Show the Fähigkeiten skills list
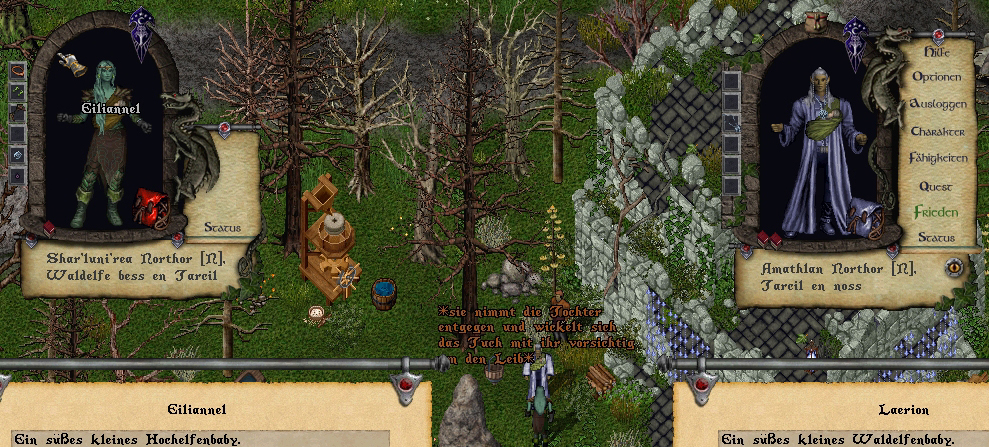Image resolution: width=989 pixels, height=447 pixels. 937,158
